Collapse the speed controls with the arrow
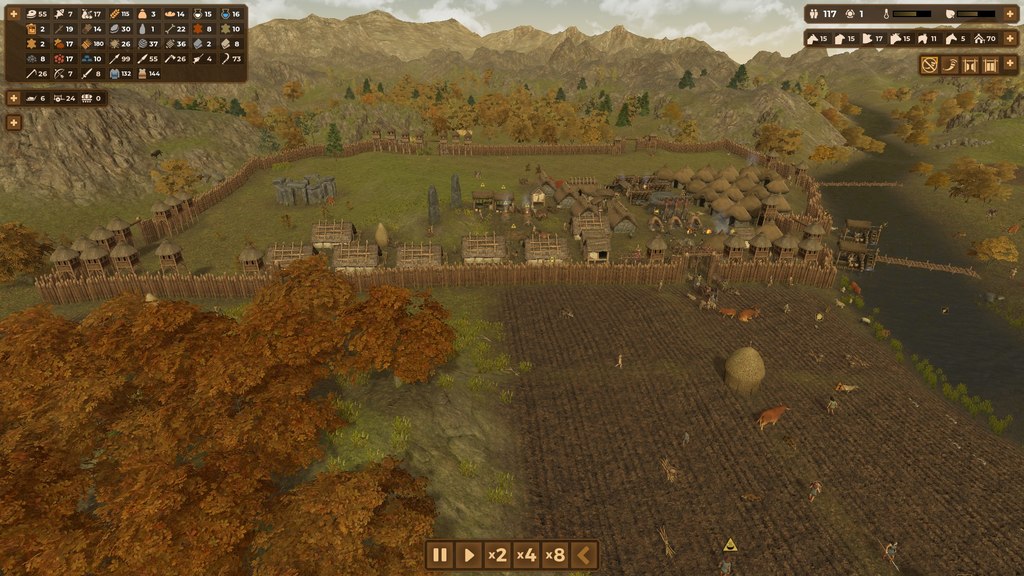This screenshot has width=1024, height=576. 585,555
